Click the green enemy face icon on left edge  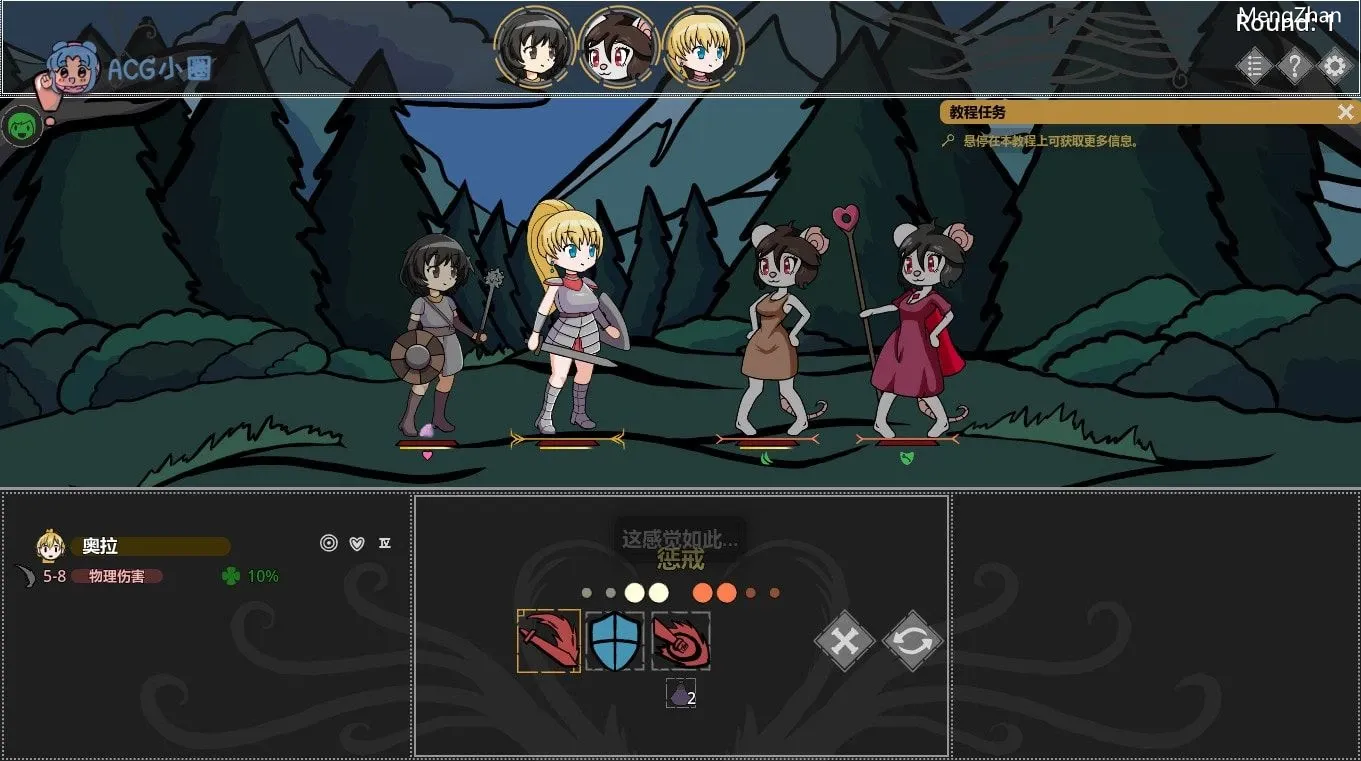point(22,128)
